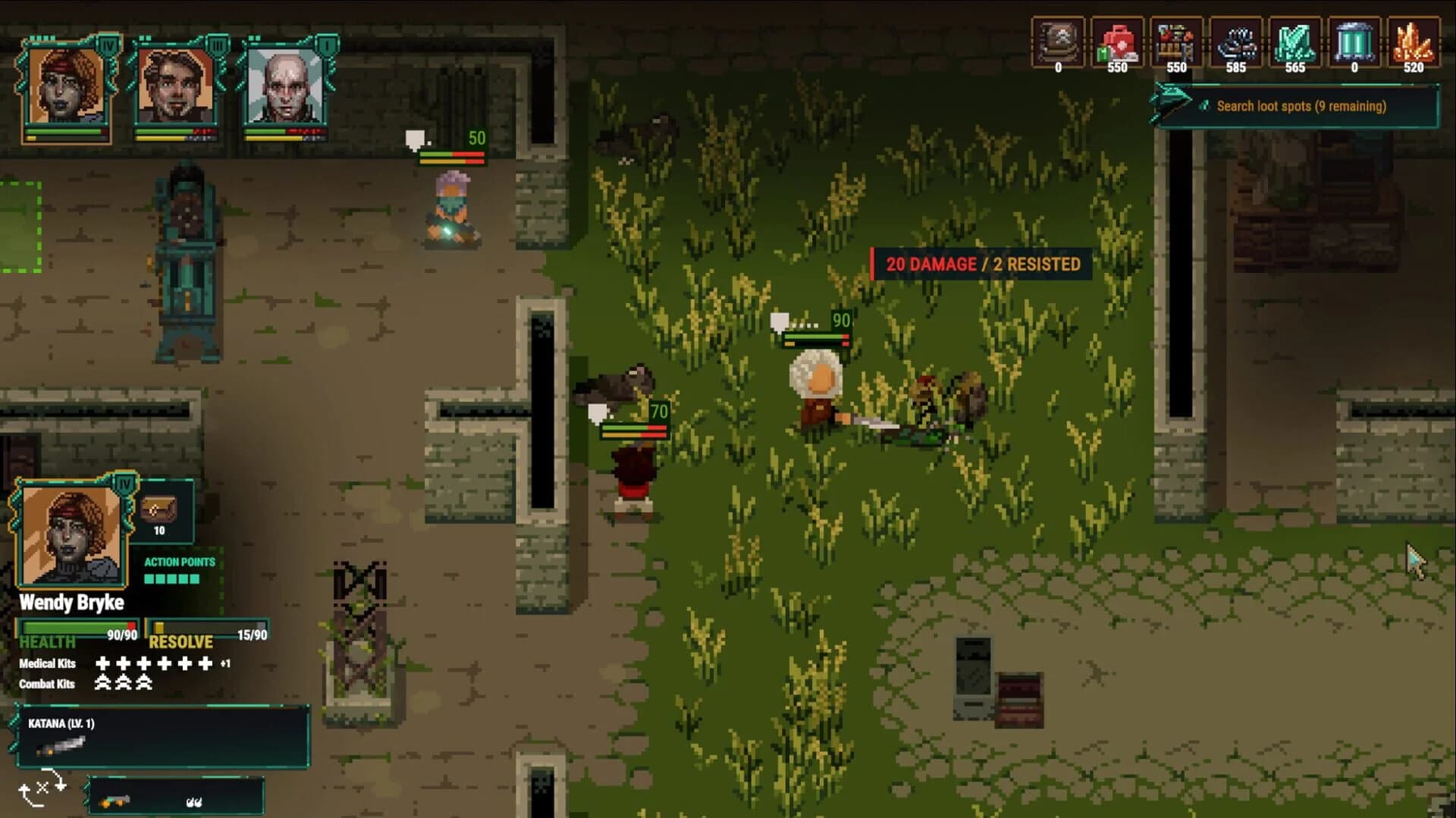
Task: Open the scroll resource icon showing 0
Action: tap(1057, 42)
